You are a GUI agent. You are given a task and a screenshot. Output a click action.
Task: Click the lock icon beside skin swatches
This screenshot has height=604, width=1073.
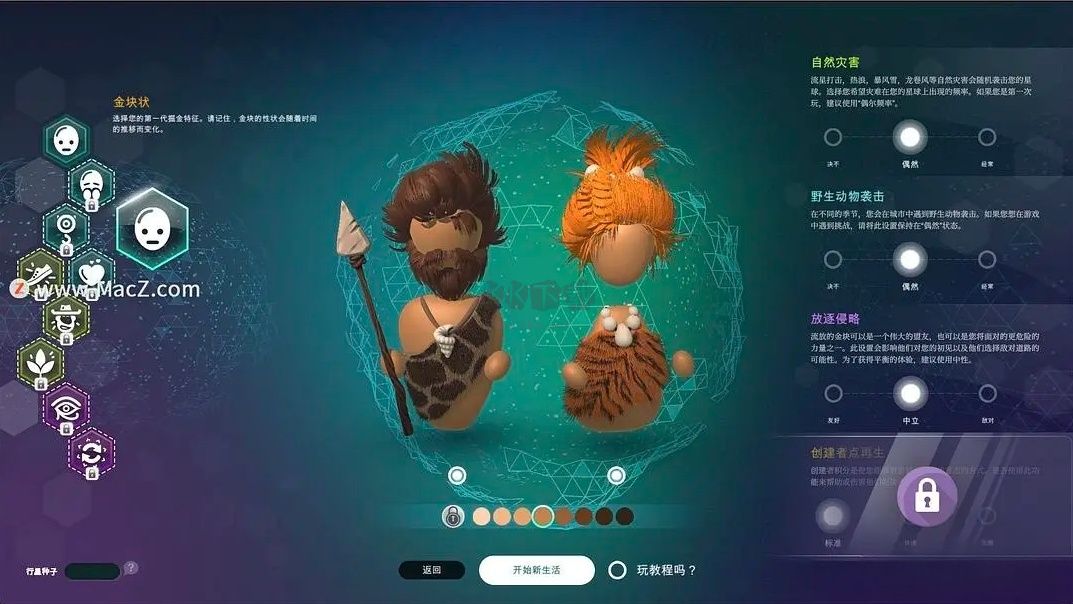[453, 516]
